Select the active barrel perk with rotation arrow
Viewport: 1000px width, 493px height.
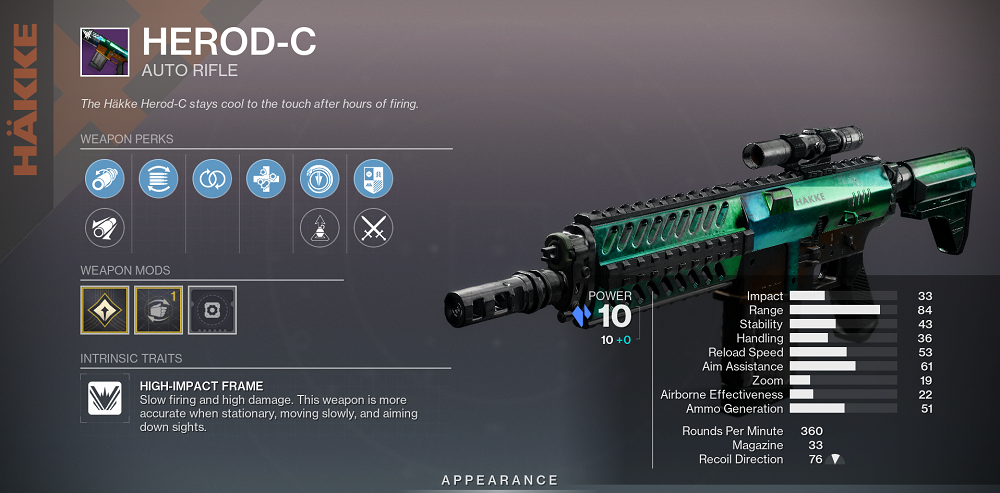pyautogui.click(x=104, y=179)
